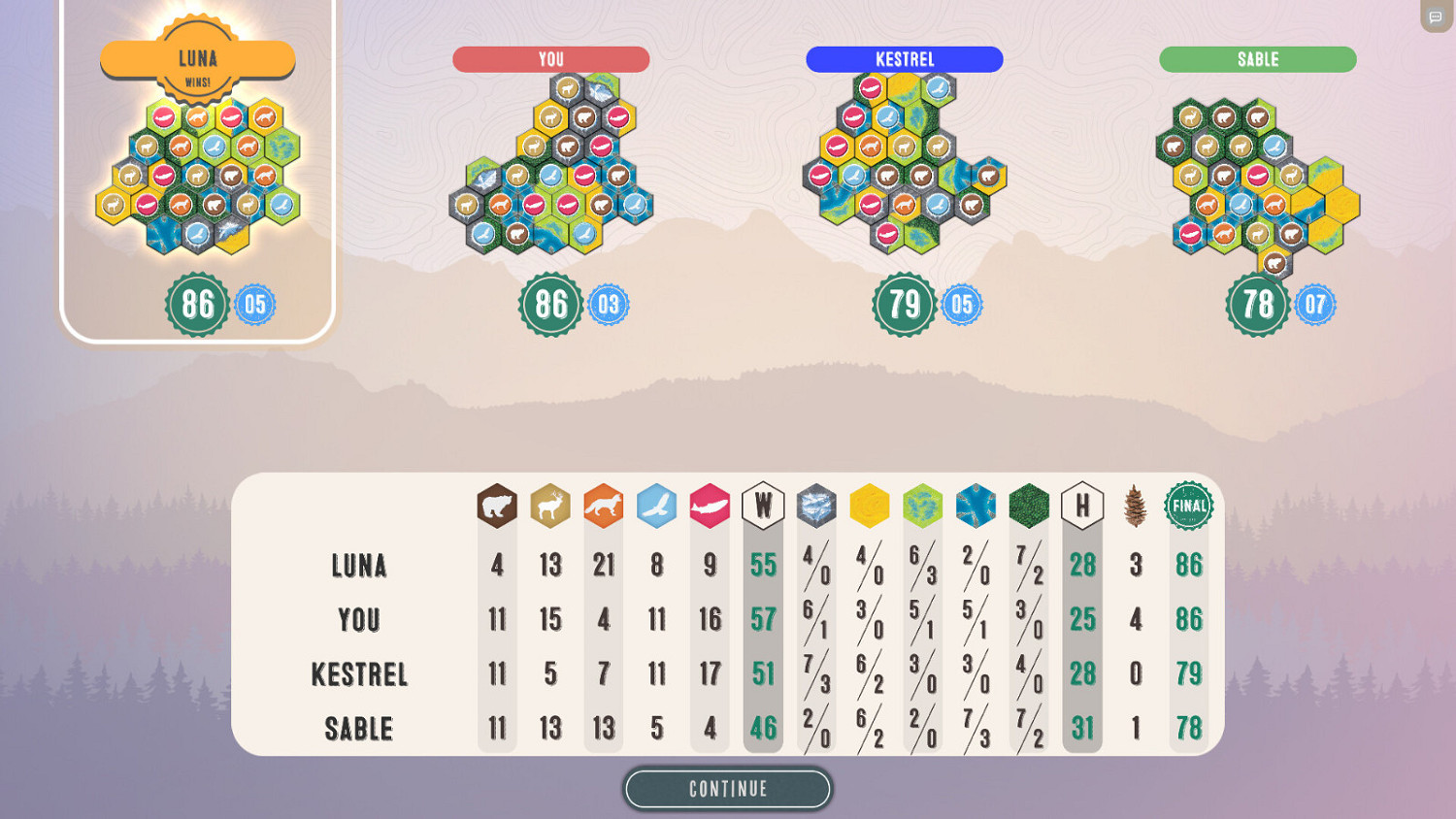The width and height of the screenshot is (1456, 819).
Task: Select the elk scoring column icon
Action: pos(550,505)
